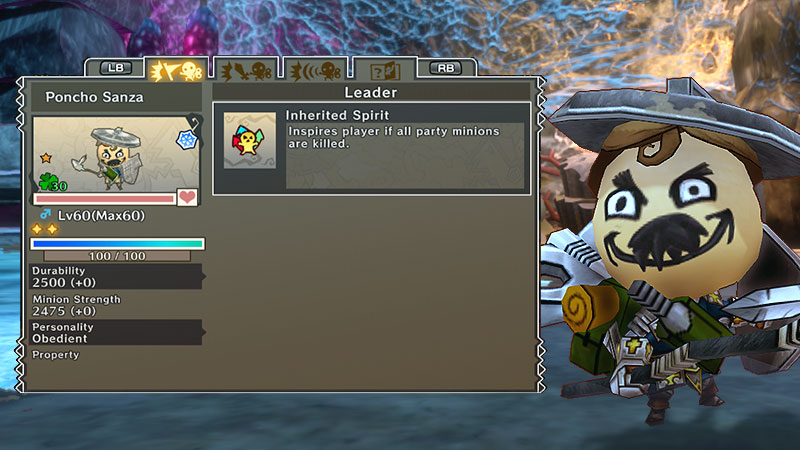Screen dimensions: 800x450
Task: Click the snowflake element icon on portrait
Action: [x=186, y=141]
